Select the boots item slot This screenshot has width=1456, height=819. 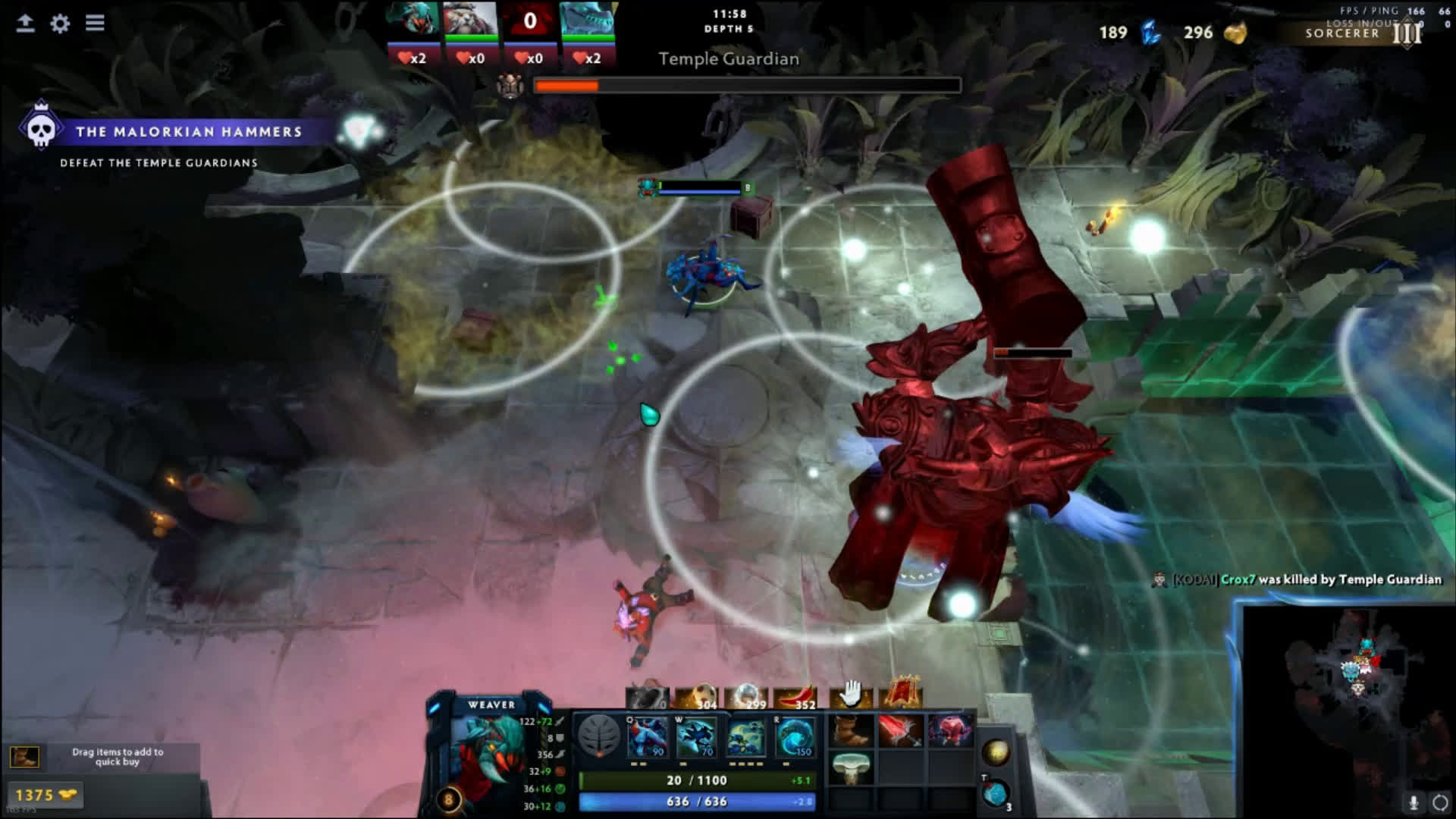point(850,731)
